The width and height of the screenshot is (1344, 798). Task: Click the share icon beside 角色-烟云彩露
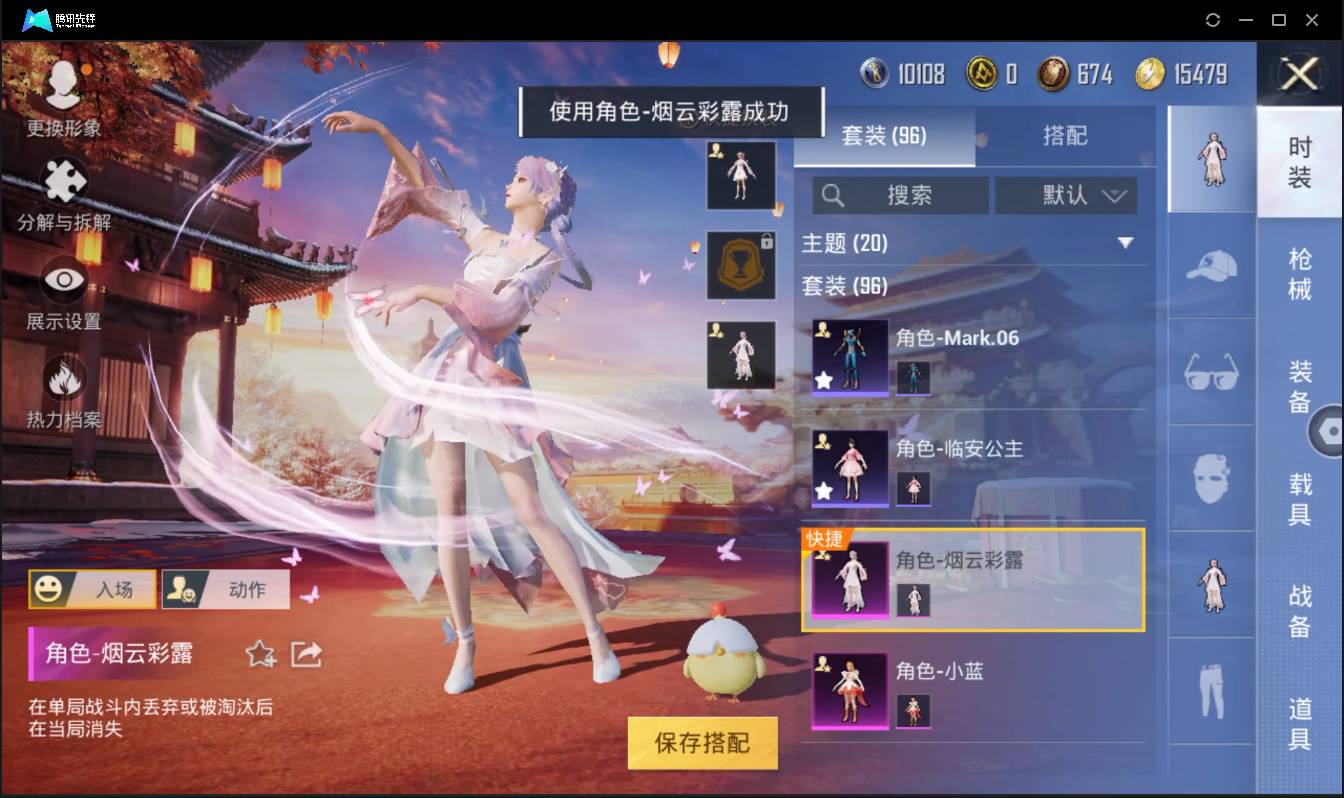pos(306,654)
